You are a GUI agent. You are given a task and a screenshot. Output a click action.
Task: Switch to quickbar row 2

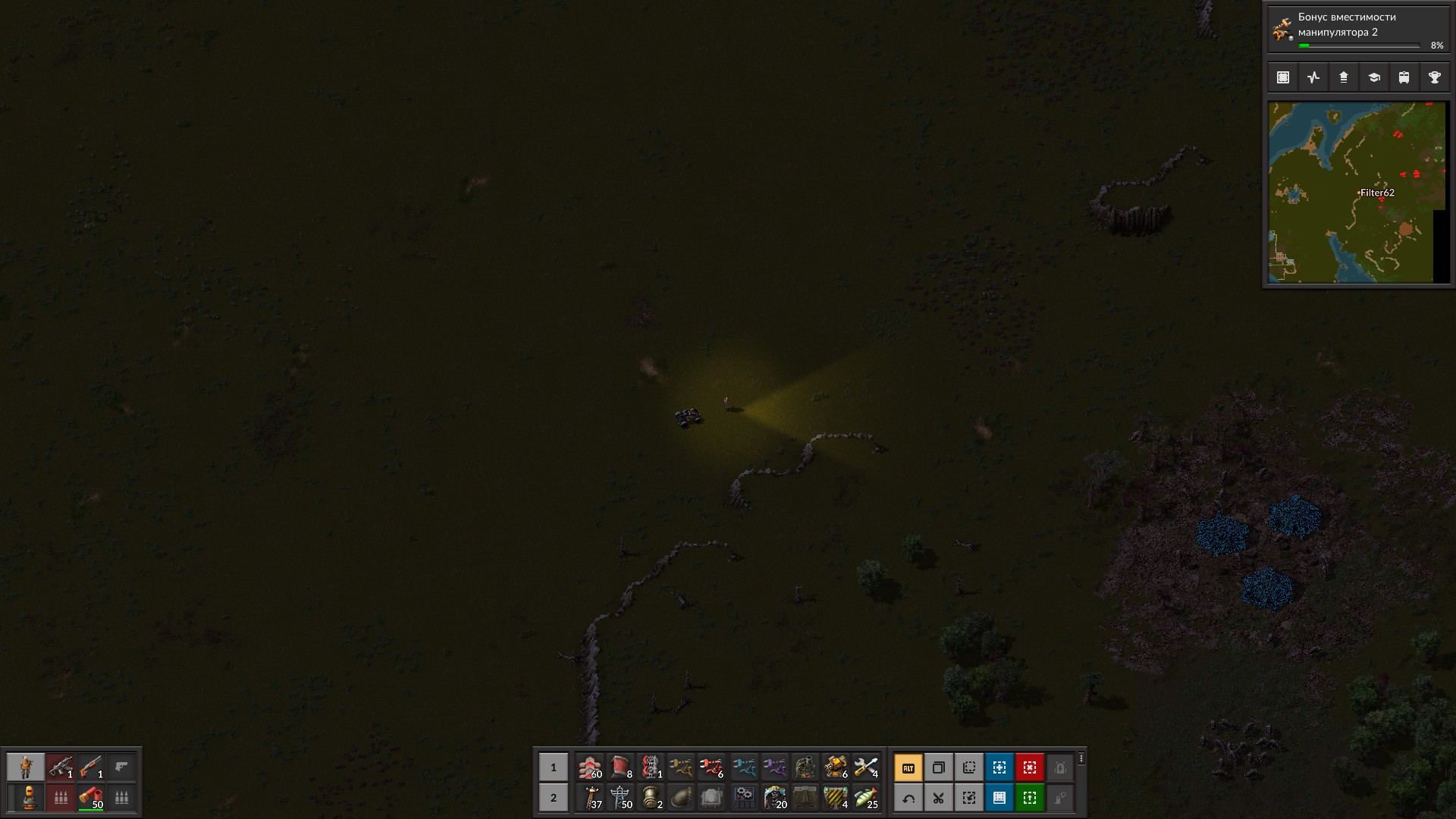click(x=554, y=798)
